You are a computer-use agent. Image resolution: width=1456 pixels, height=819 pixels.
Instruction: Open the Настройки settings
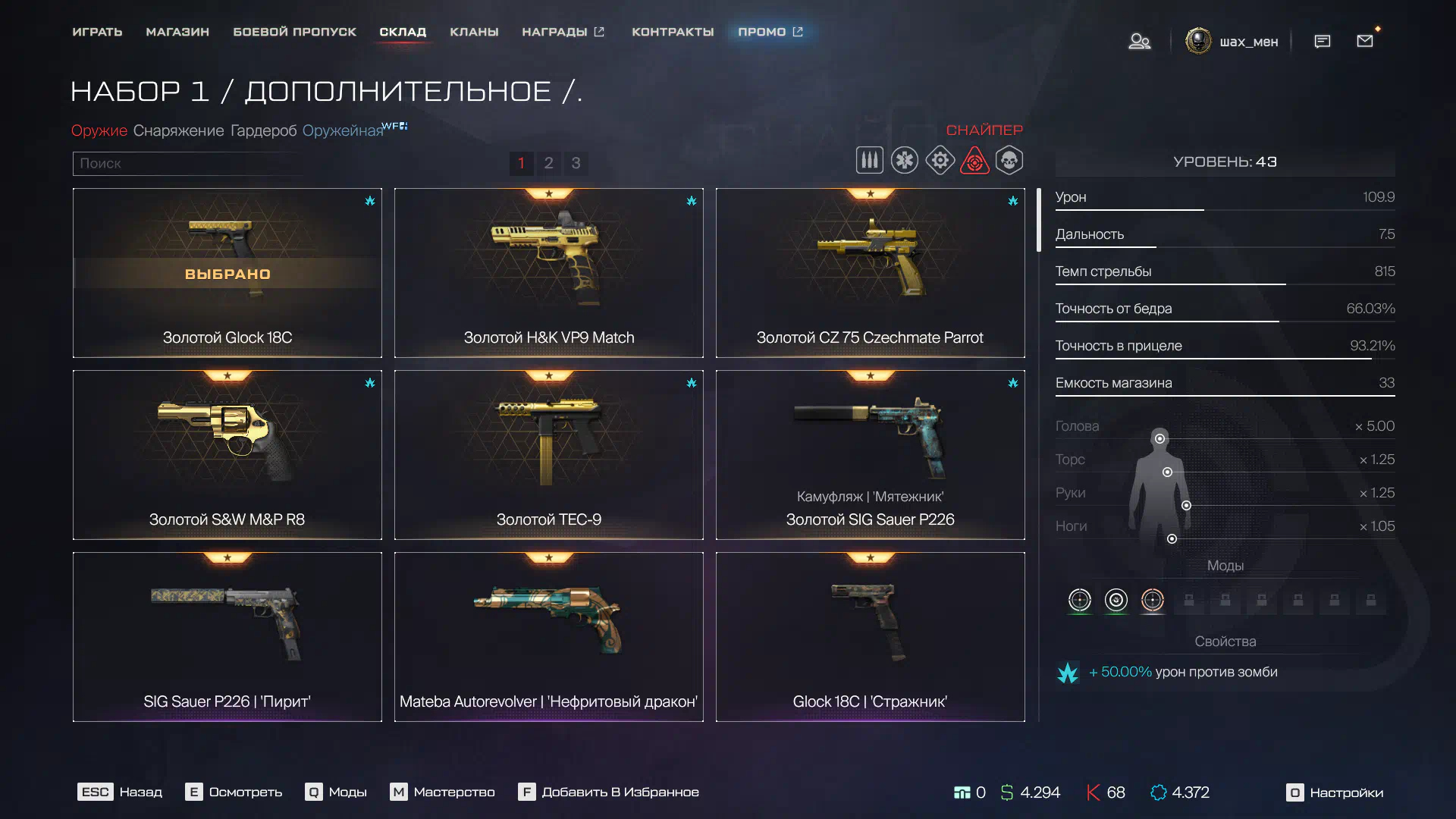tap(1335, 792)
